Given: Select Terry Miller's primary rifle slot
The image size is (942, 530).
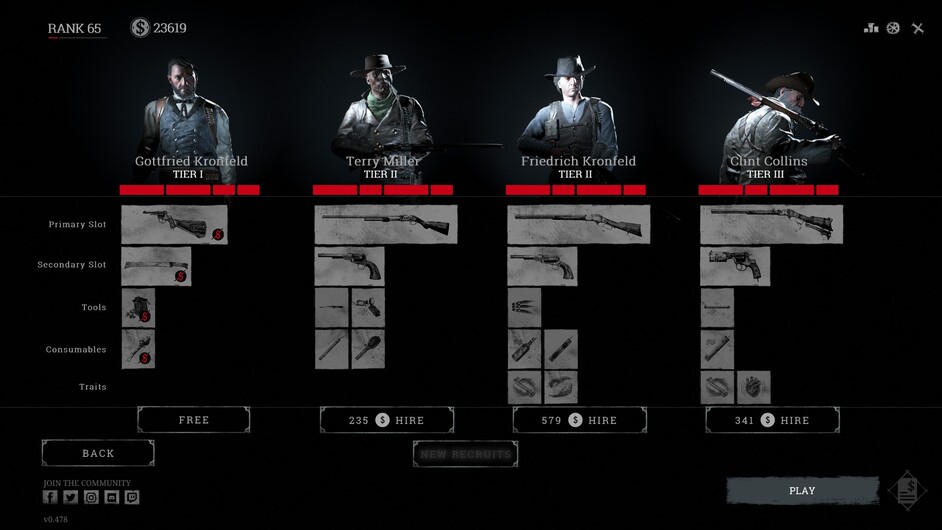Looking at the screenshot, I should pos(386,224).
